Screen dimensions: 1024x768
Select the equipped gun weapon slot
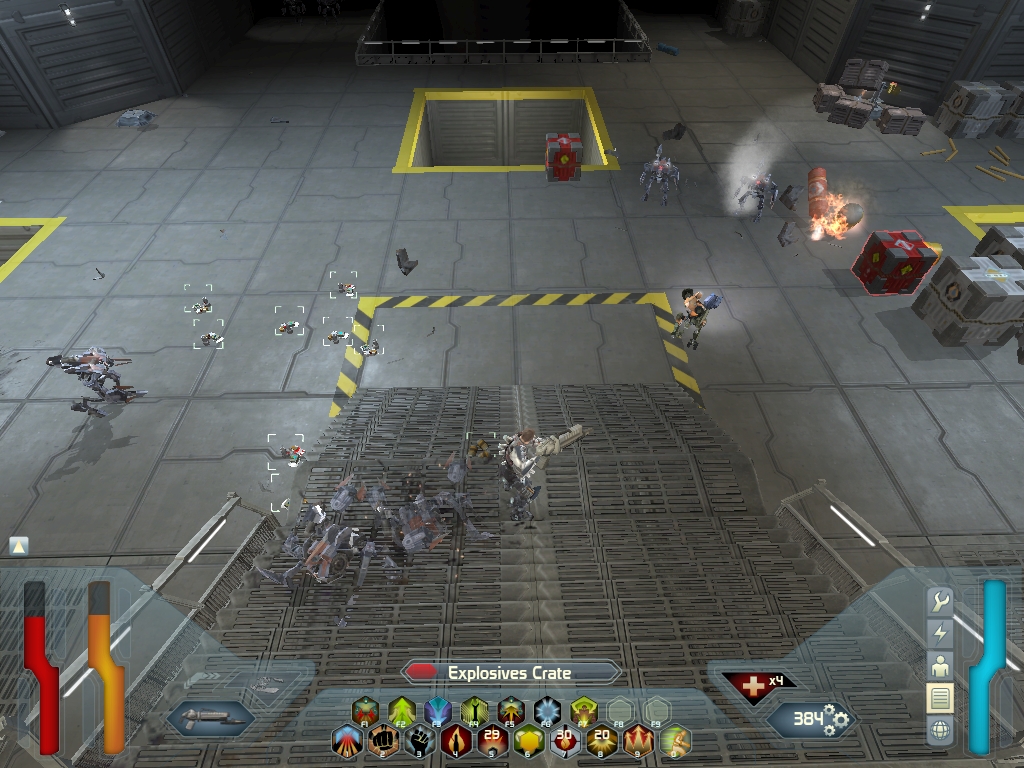[210, 717]
